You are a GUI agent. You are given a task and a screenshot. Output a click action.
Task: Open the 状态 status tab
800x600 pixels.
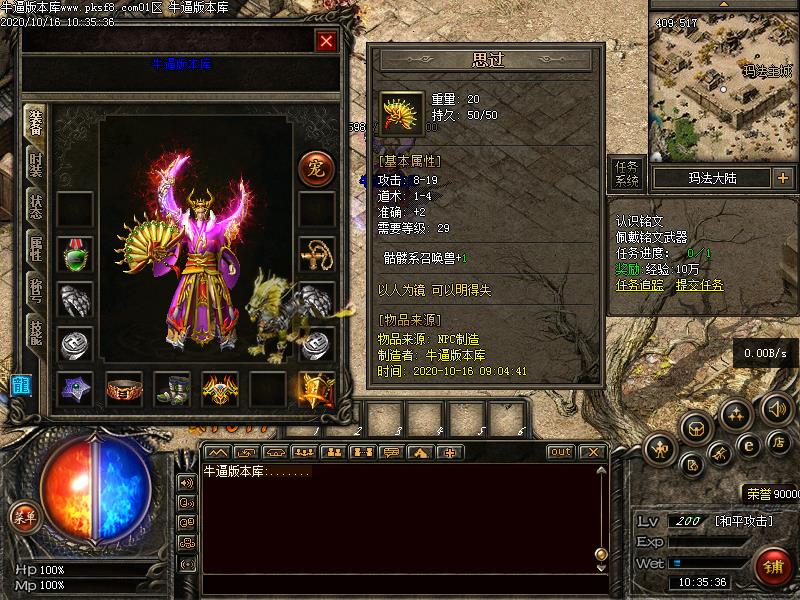36,208
